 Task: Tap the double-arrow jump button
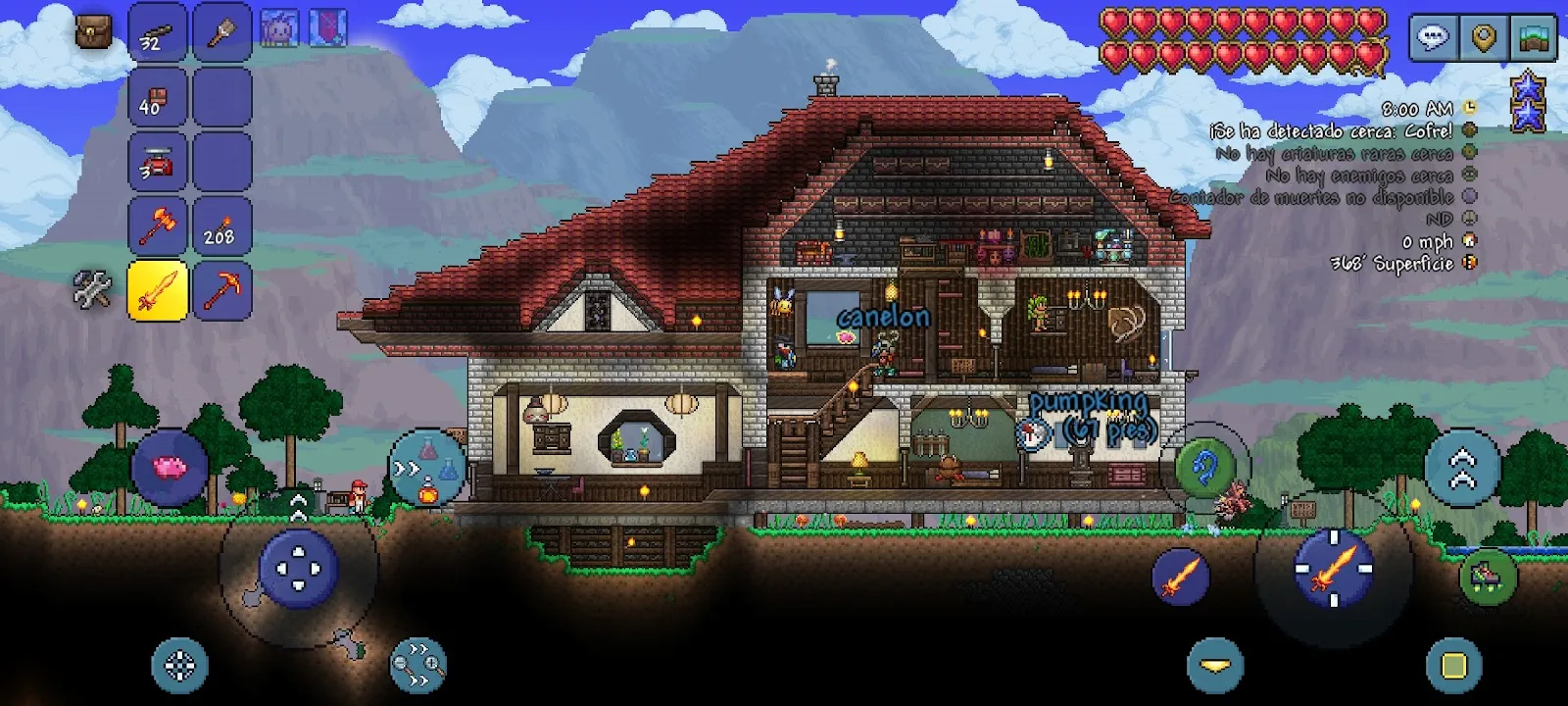pyautogui.click(x=1462, y=467)
